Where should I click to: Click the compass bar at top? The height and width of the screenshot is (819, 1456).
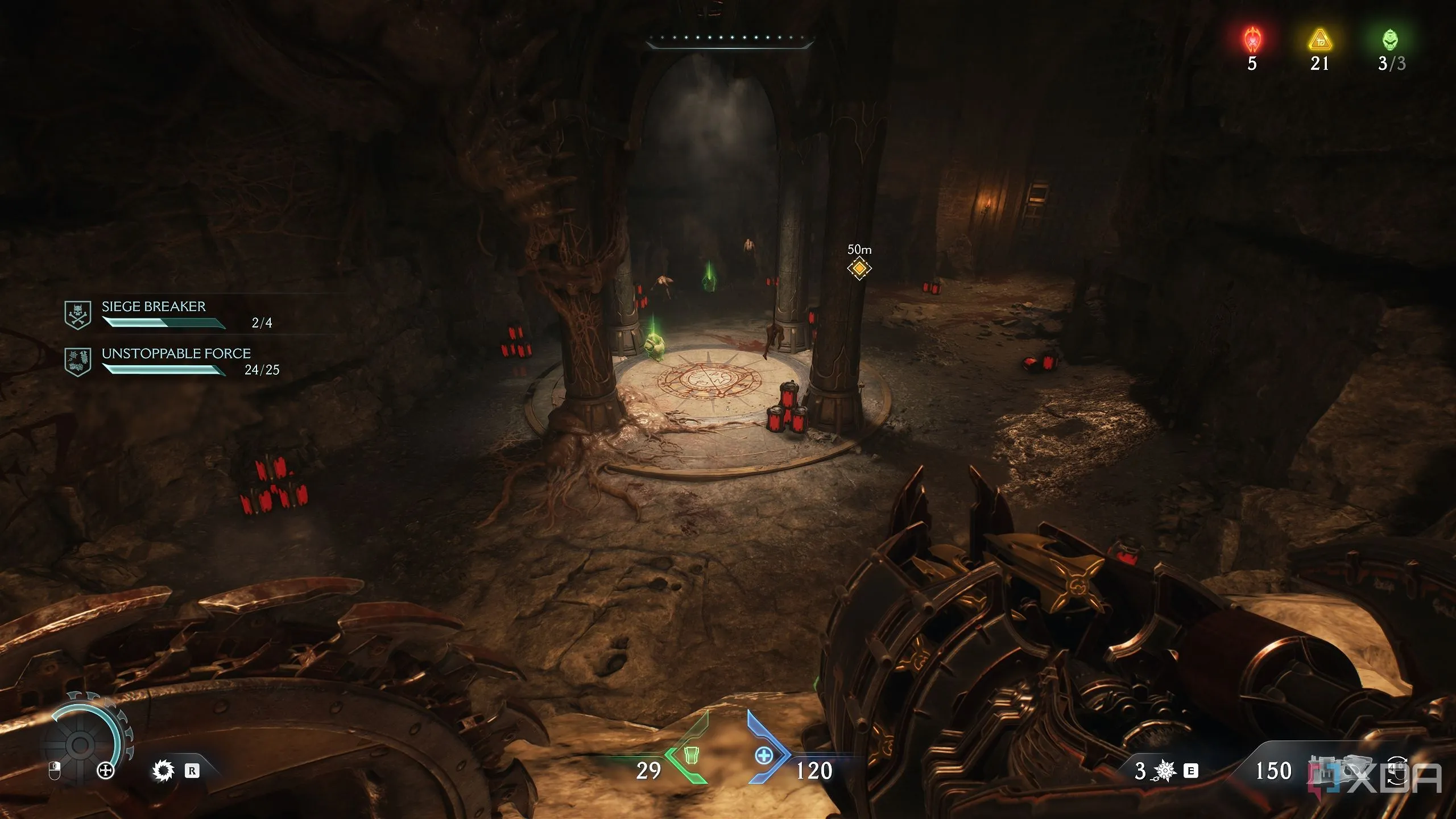(730, 40)
